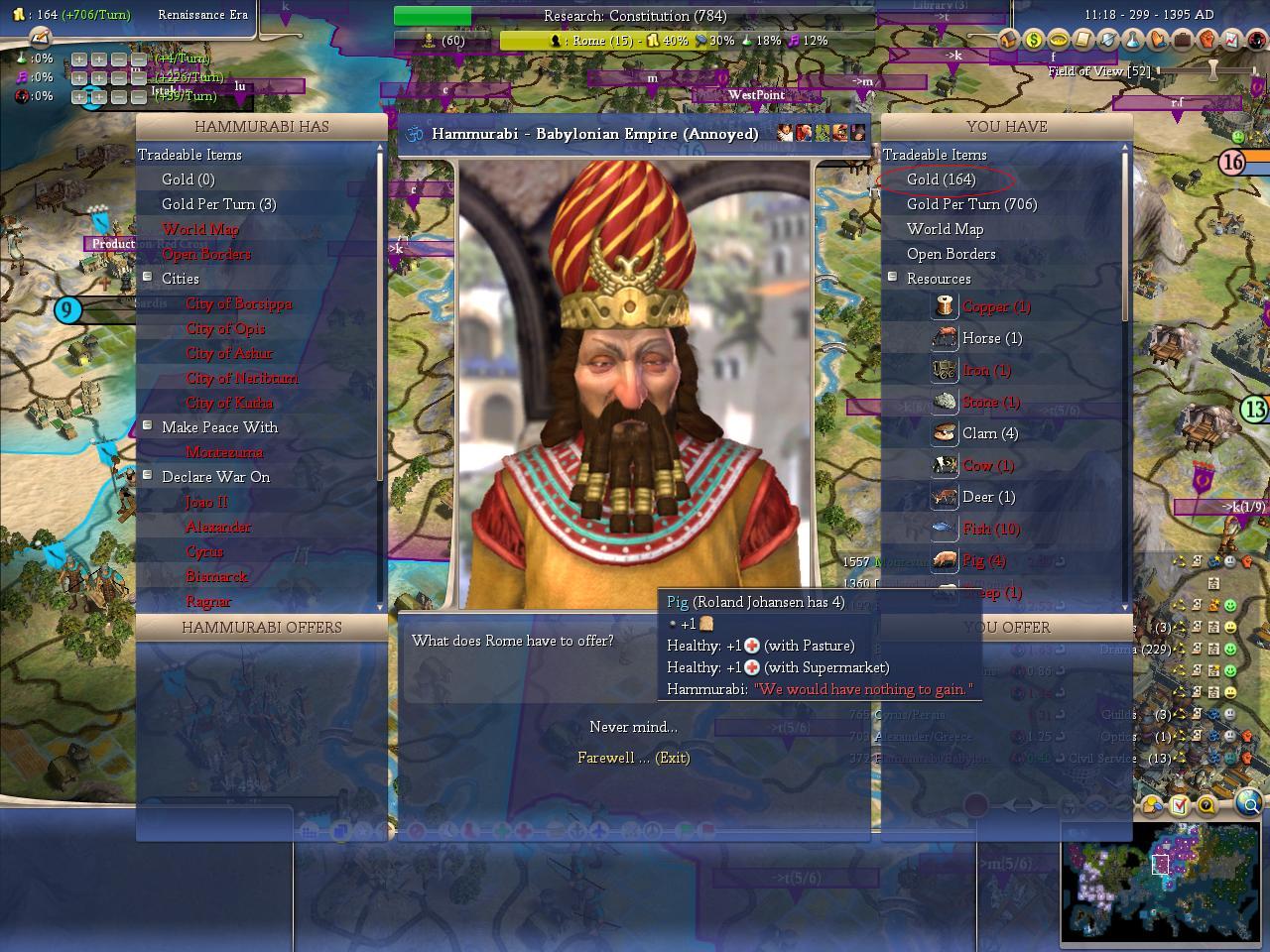Image resolution: width=1270 pixels, height=952 pixels.
Task: Collapse the Make Peace With section
Action: pos(148,426)
